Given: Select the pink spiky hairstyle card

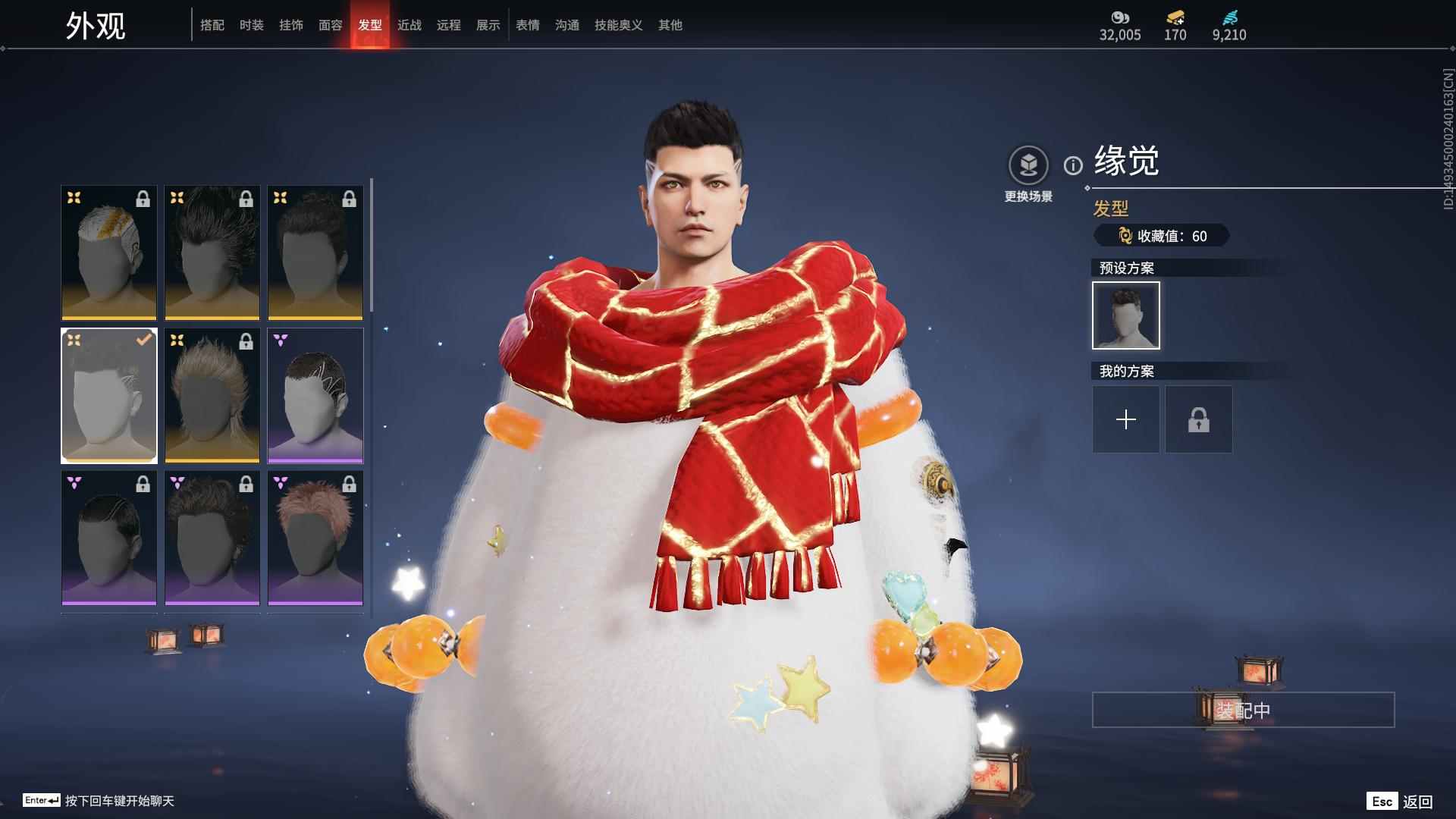Looking at the screenshot, I should point(315,538).
